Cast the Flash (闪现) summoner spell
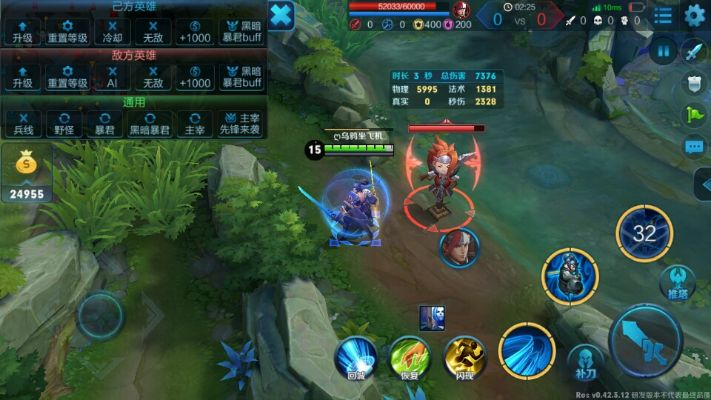 click(x=465, y=357)
